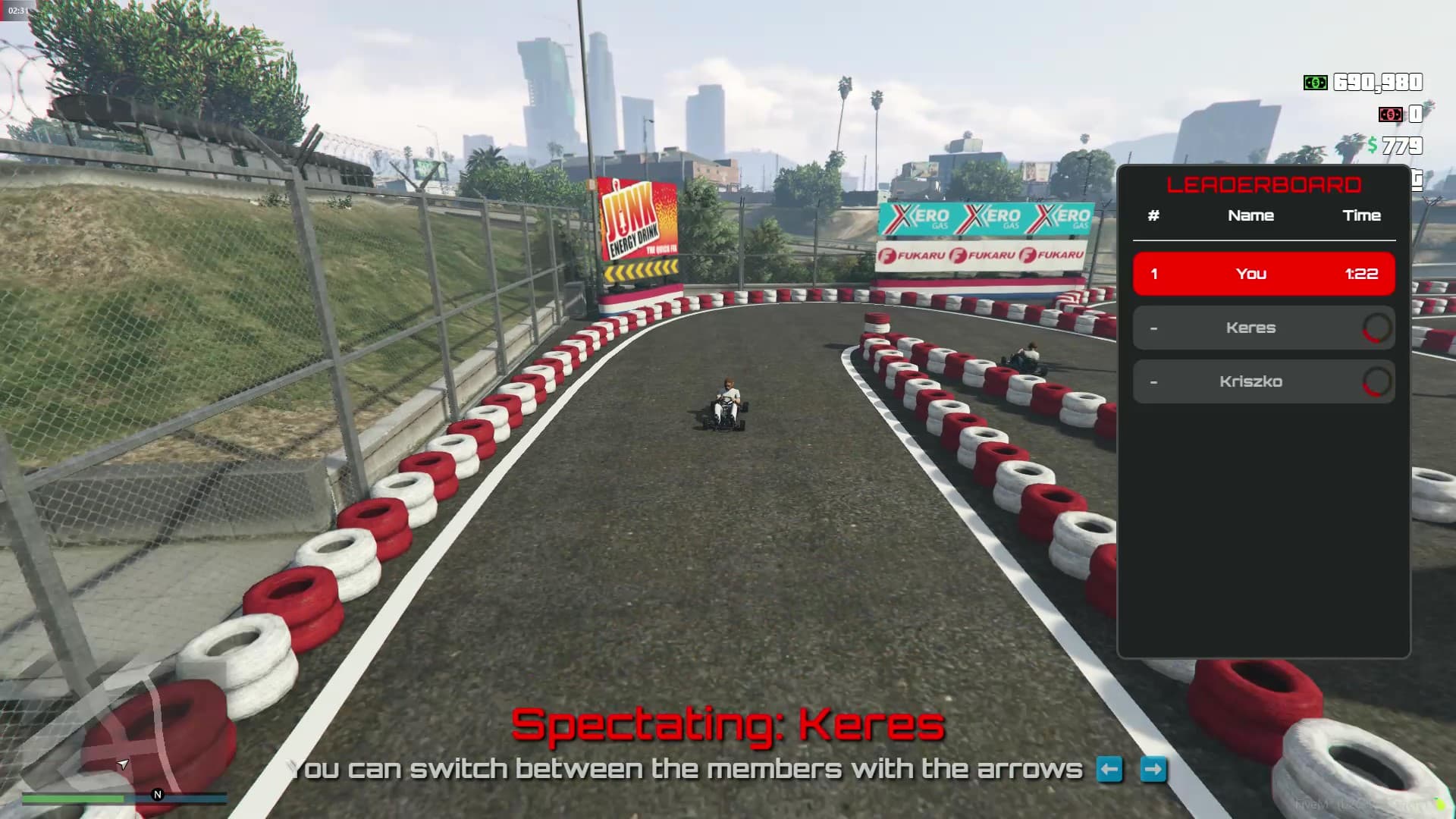Screen dimensions: 1456x819
Task: Click the right arrow to switch members
Action: 1153,770
